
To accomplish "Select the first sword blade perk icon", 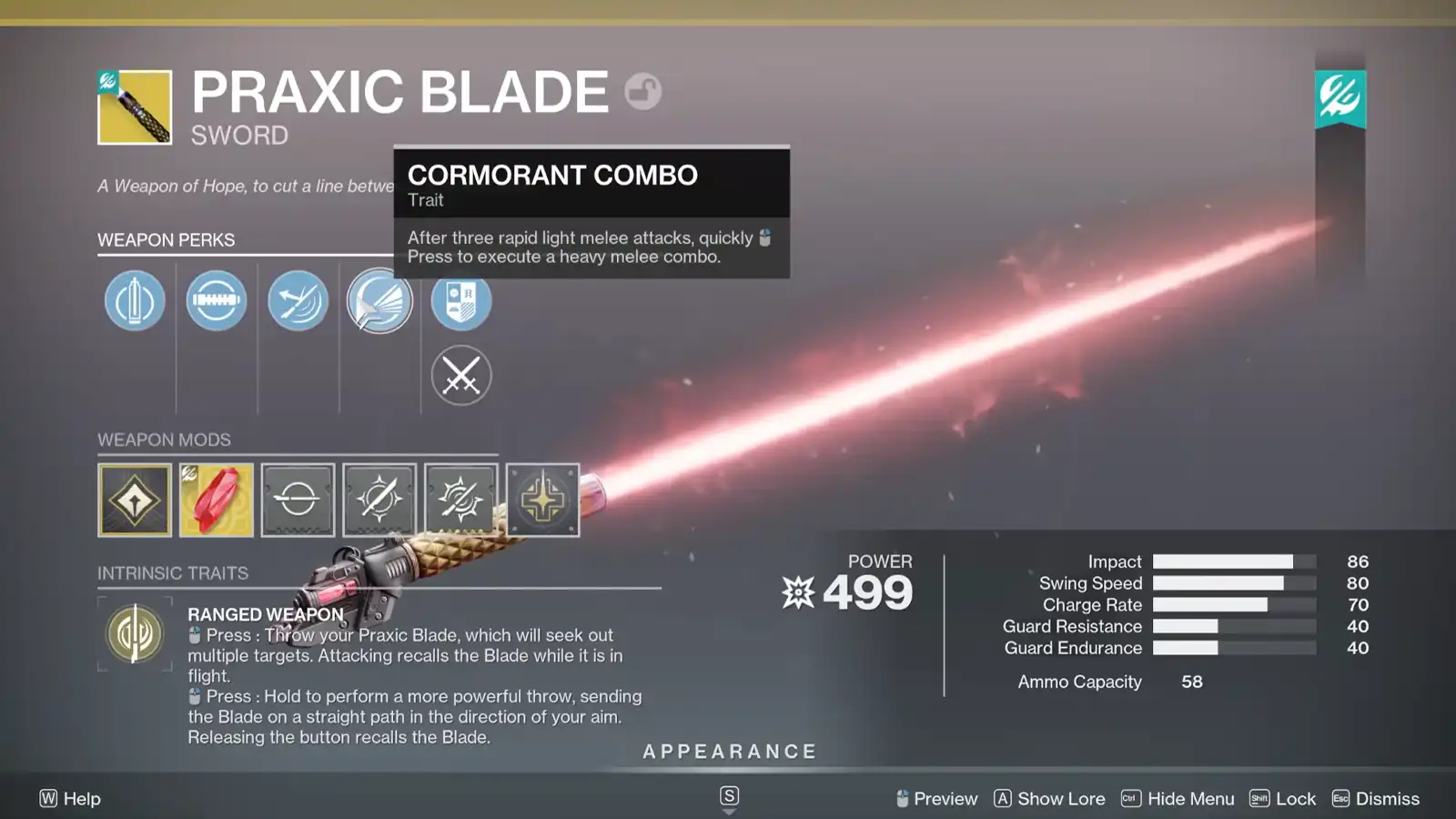I will (134, 300).
